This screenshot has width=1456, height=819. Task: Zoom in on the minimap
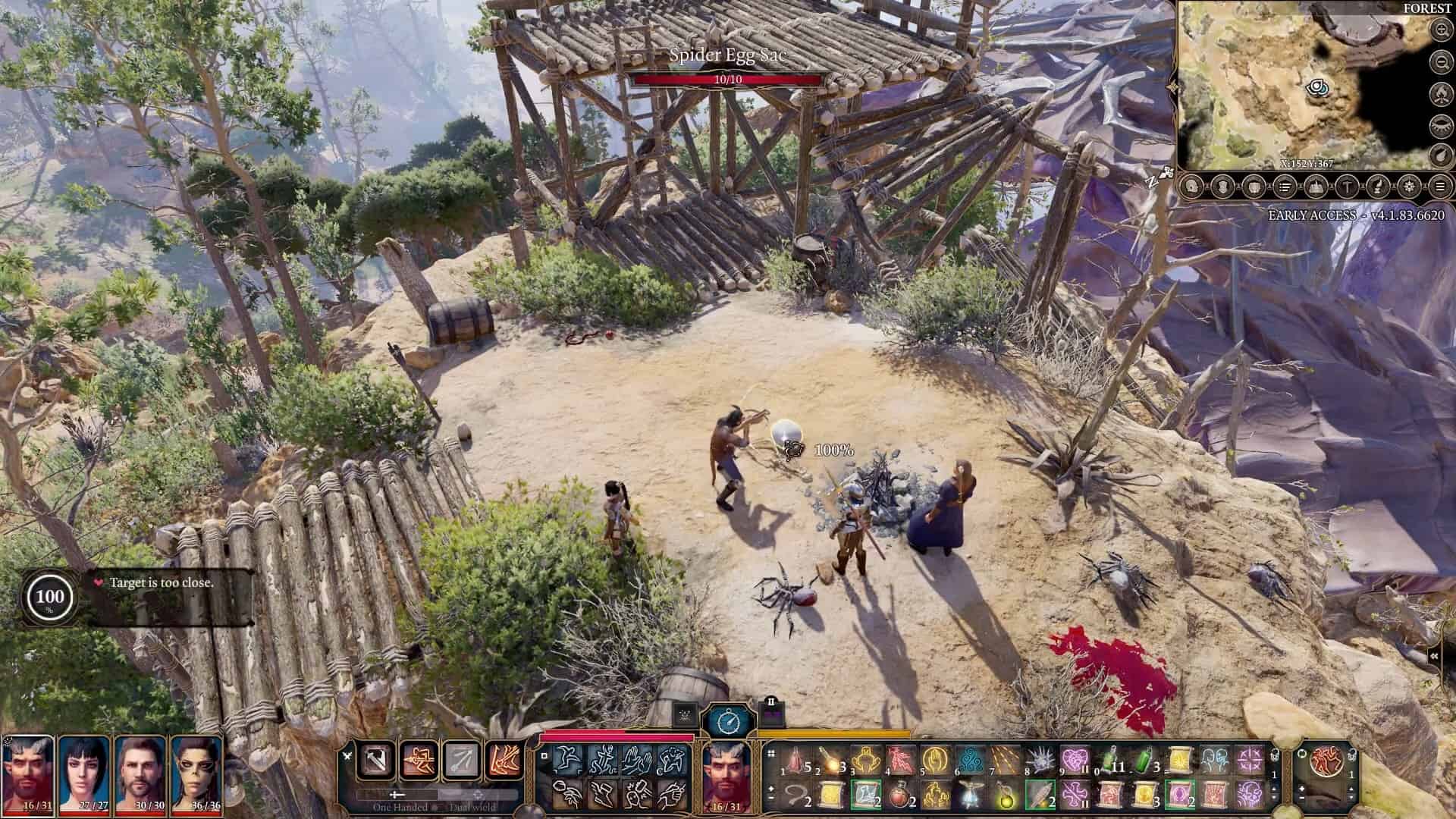click(x=1442, y=30)
